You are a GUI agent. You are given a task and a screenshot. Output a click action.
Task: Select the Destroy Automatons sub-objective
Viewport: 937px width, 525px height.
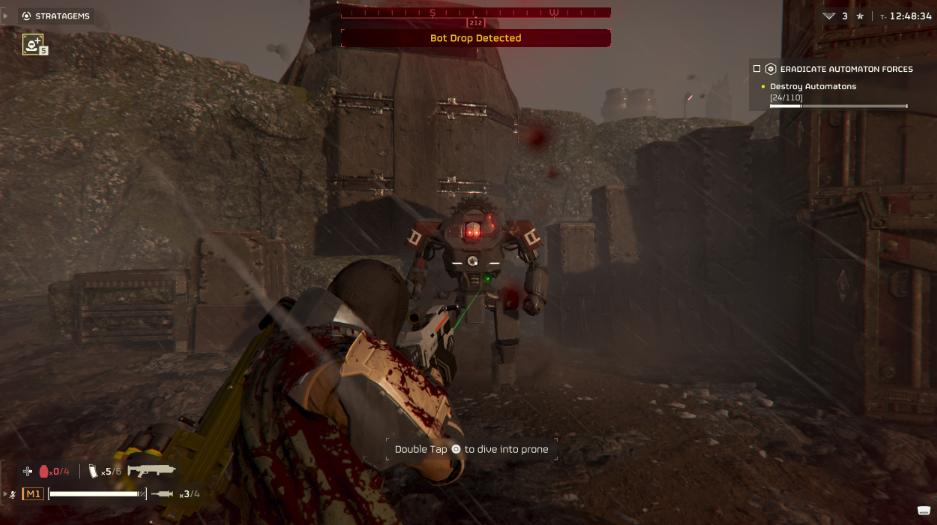pos(813,86)
